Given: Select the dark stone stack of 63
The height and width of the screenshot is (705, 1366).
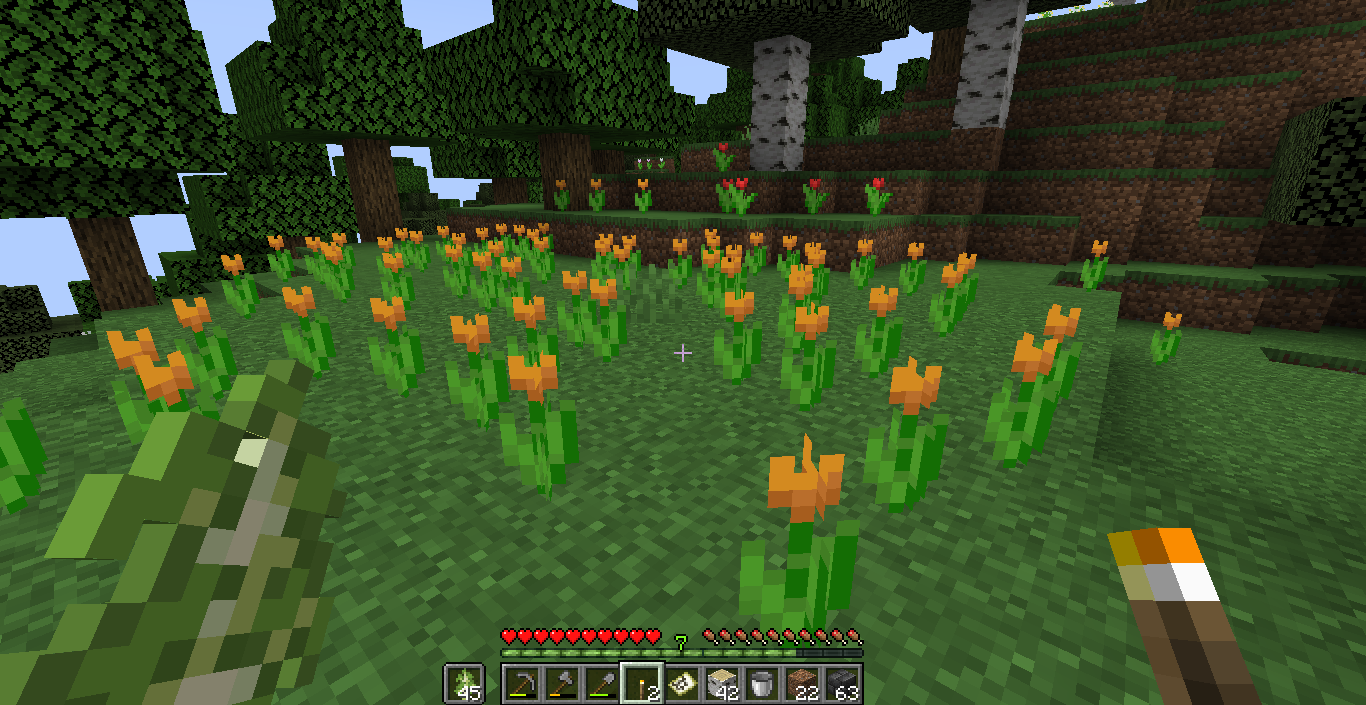Looking at the screenshot, I should (843, 684).
